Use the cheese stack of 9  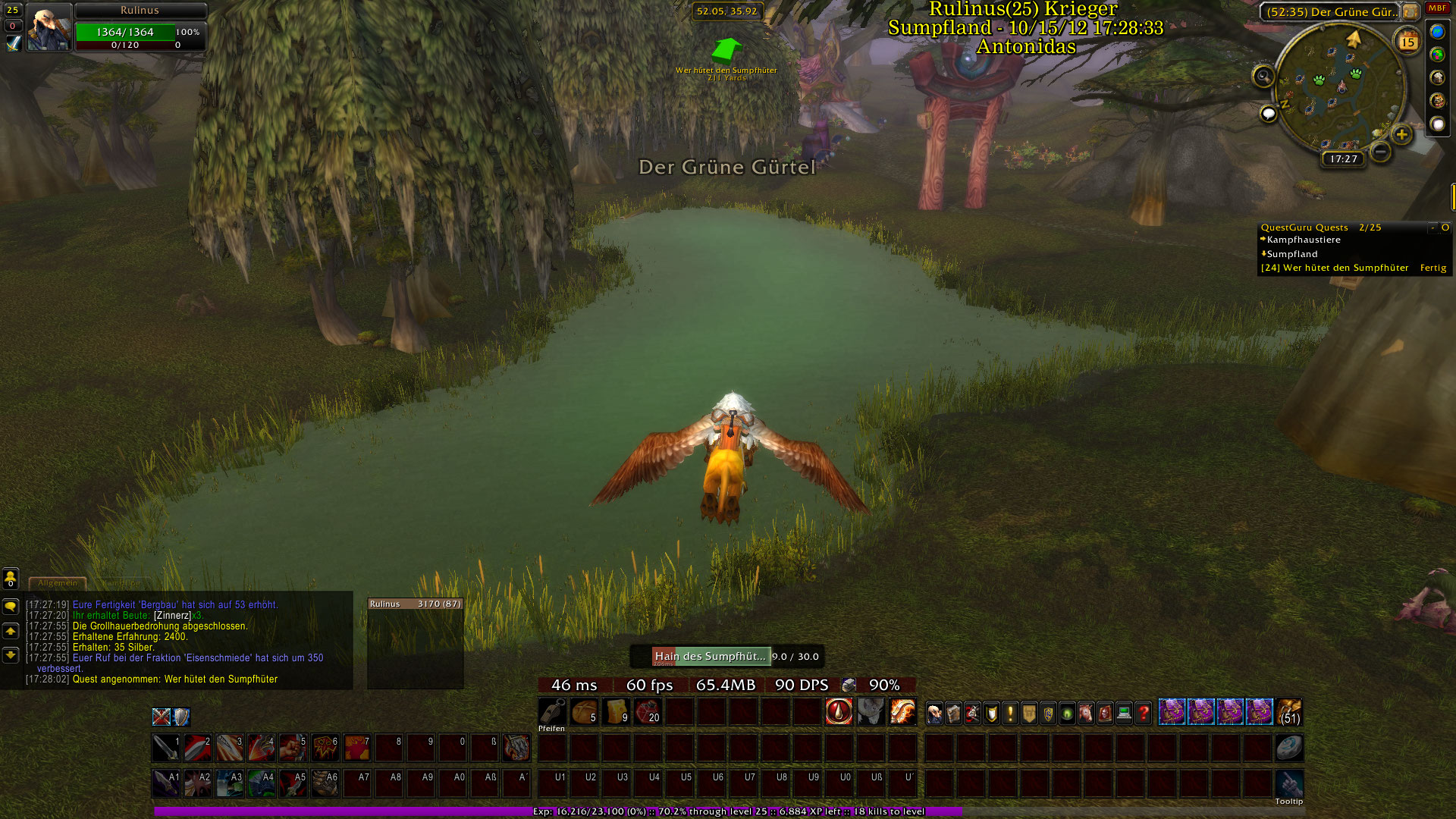616,712
